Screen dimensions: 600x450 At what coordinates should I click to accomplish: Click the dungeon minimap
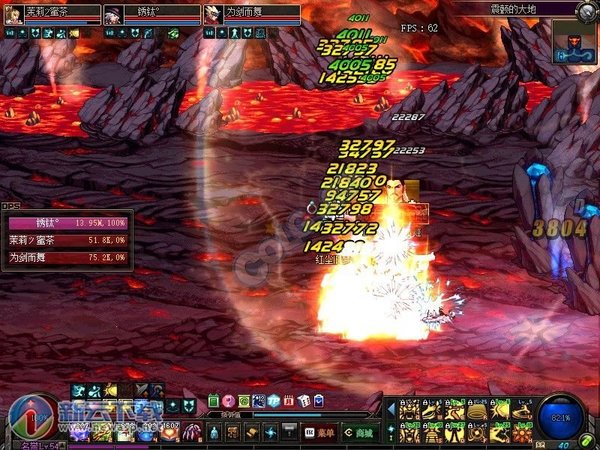pyautogui.click(x=574, y=41)
